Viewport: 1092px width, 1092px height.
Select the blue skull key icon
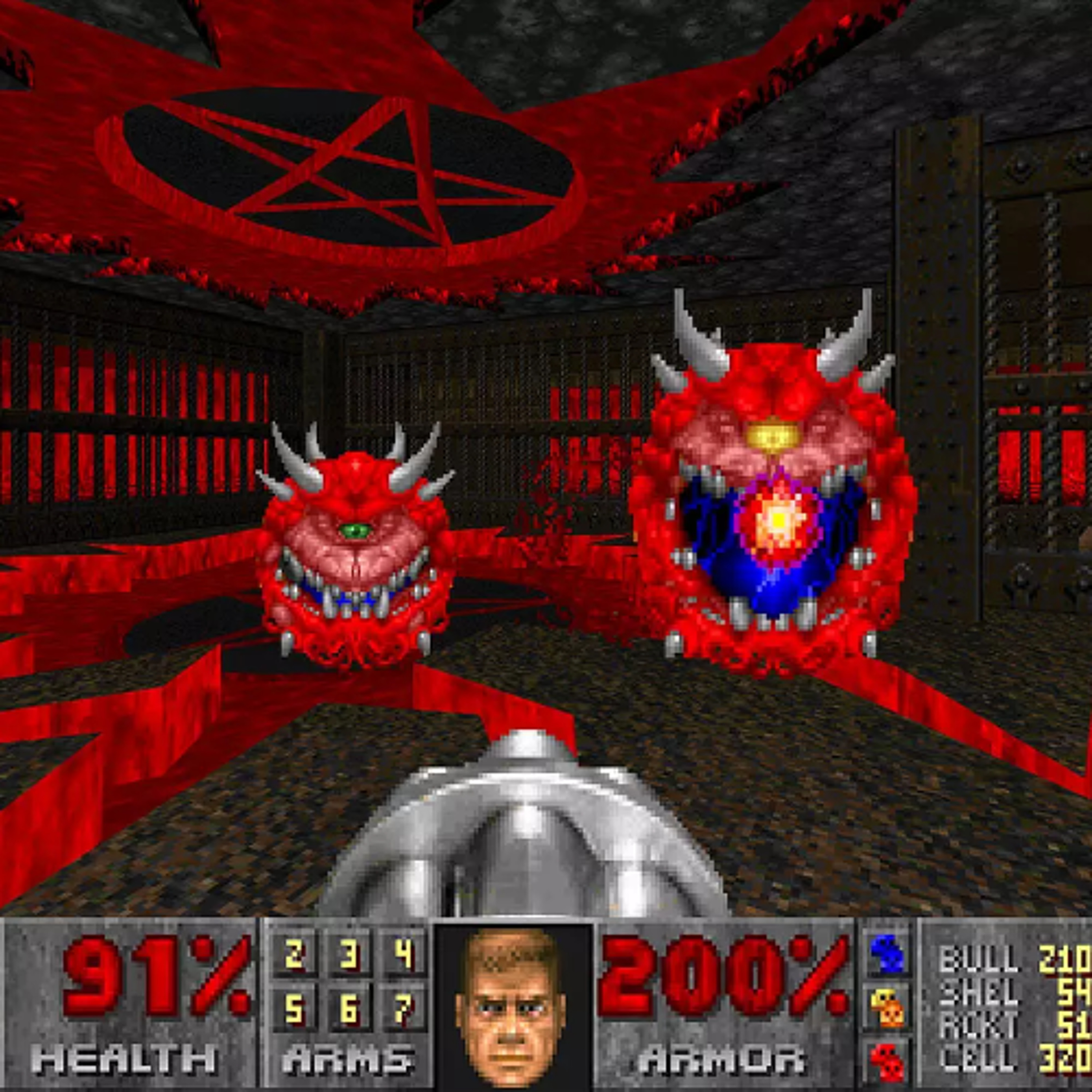click(888, 952)
